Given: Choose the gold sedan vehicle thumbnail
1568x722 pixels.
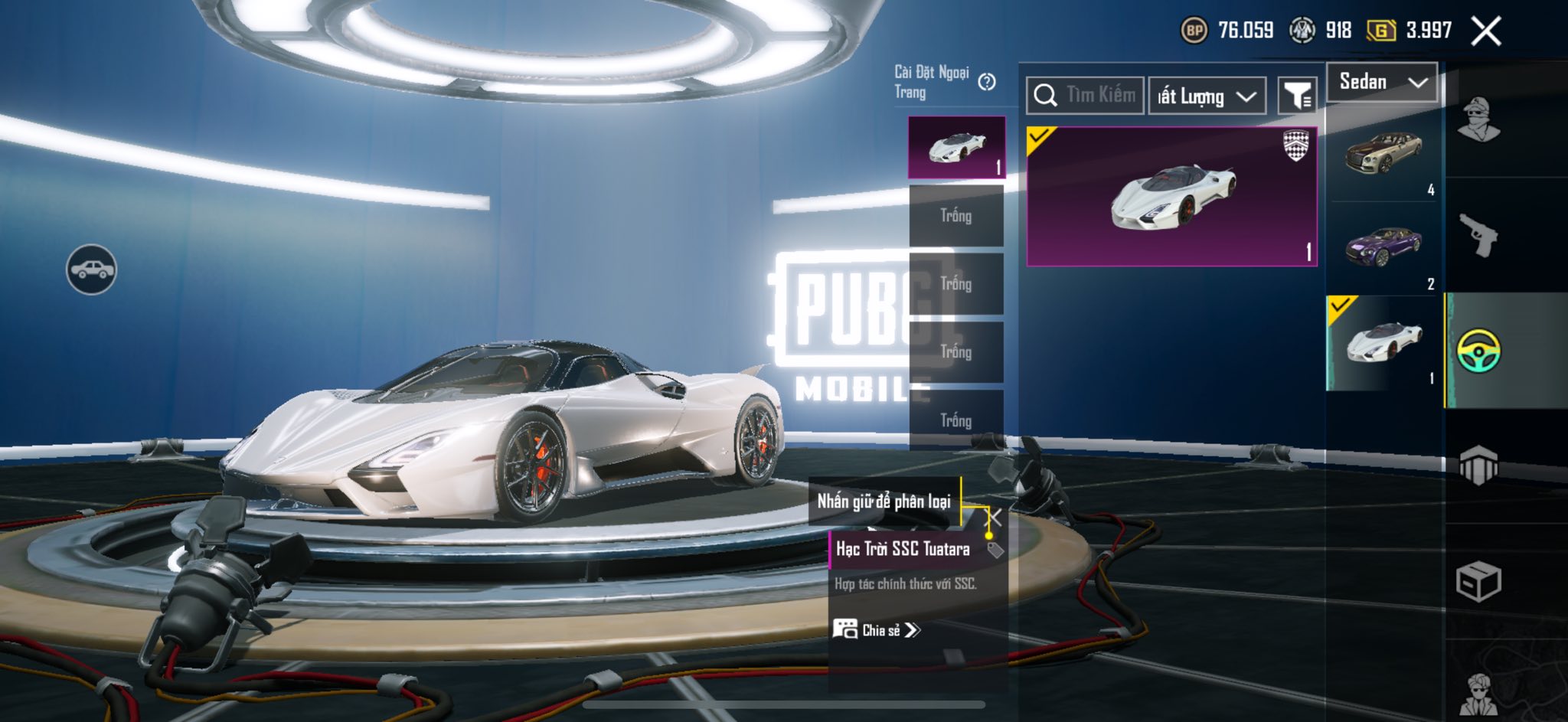Looking at the screenshot, I should [x=1383, y=153].
